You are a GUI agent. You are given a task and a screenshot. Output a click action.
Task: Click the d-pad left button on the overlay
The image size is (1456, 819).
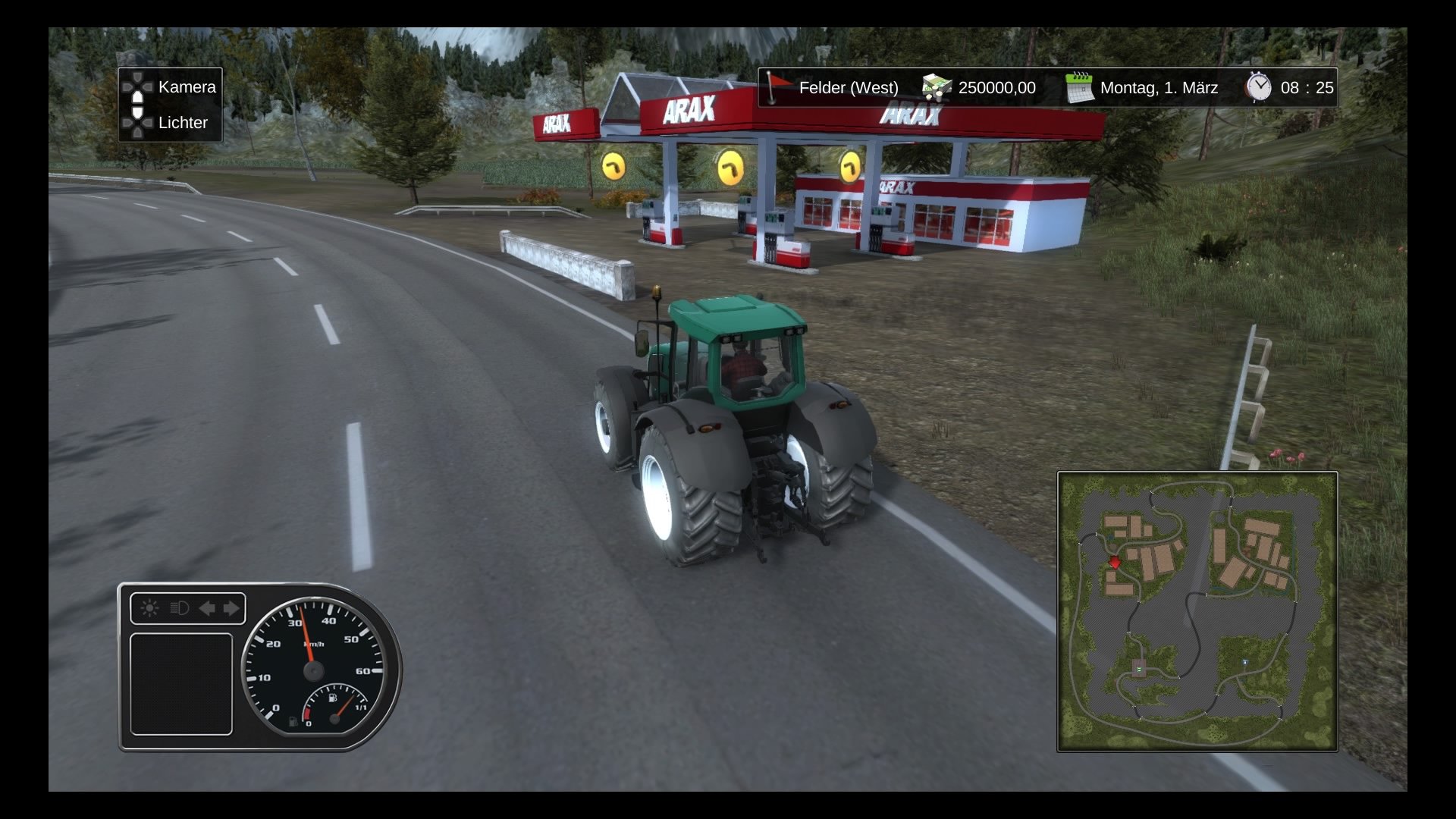(127, 86)
